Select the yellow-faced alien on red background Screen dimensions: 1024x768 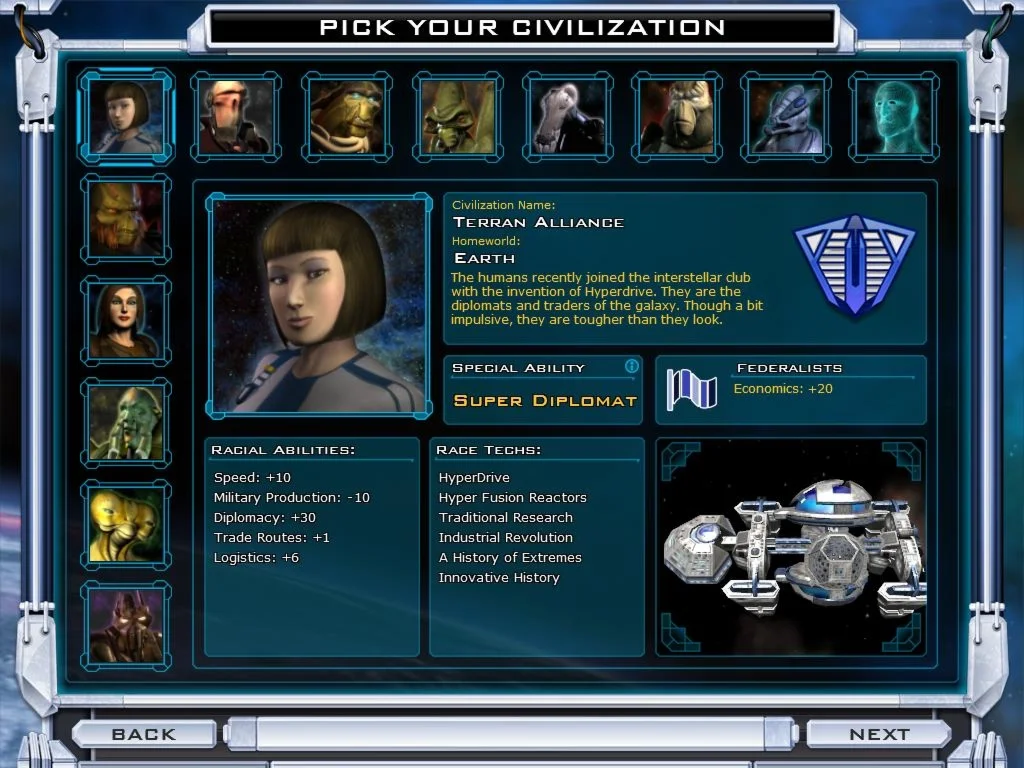(x=126, y=218)
